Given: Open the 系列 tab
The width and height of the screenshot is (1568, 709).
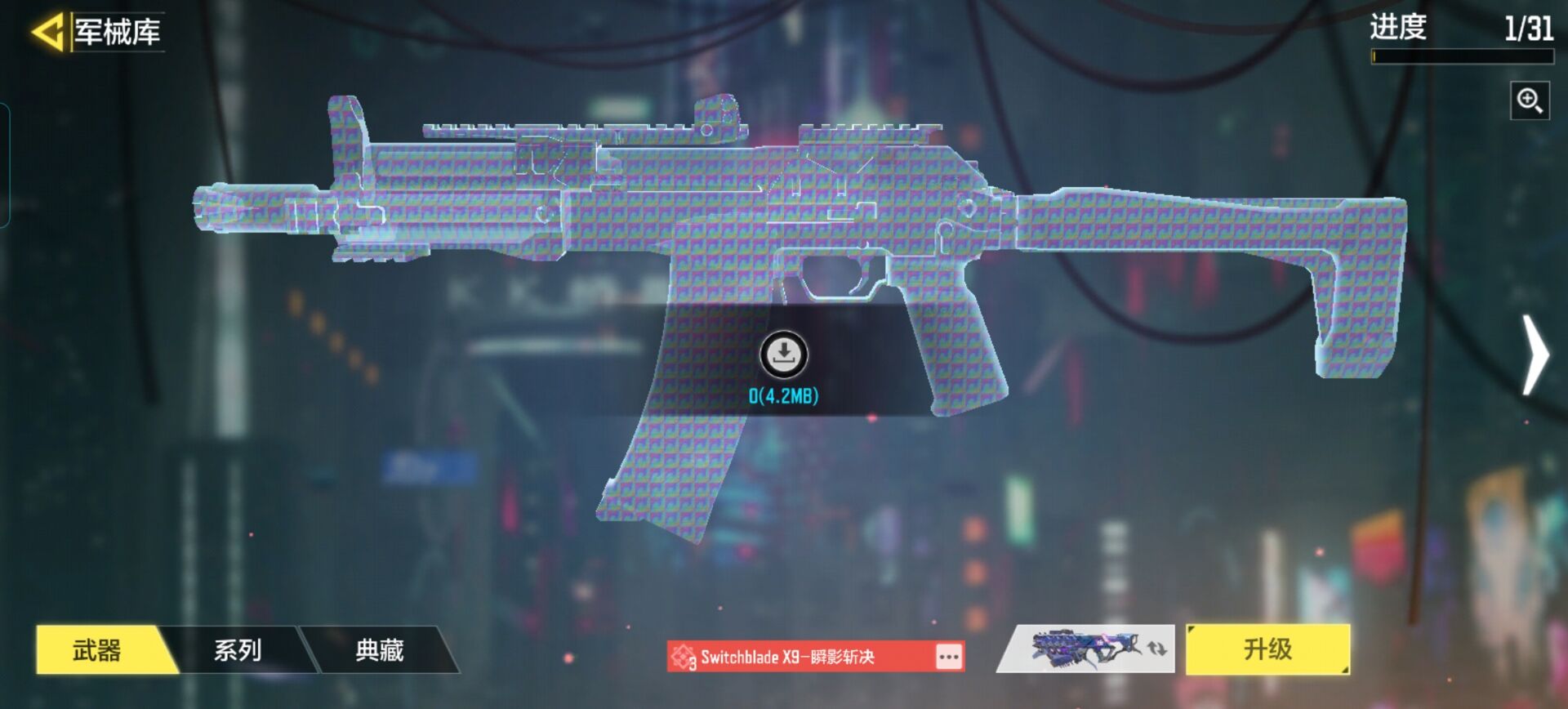Looking at the screenshot, I should [x=238, y=650].
